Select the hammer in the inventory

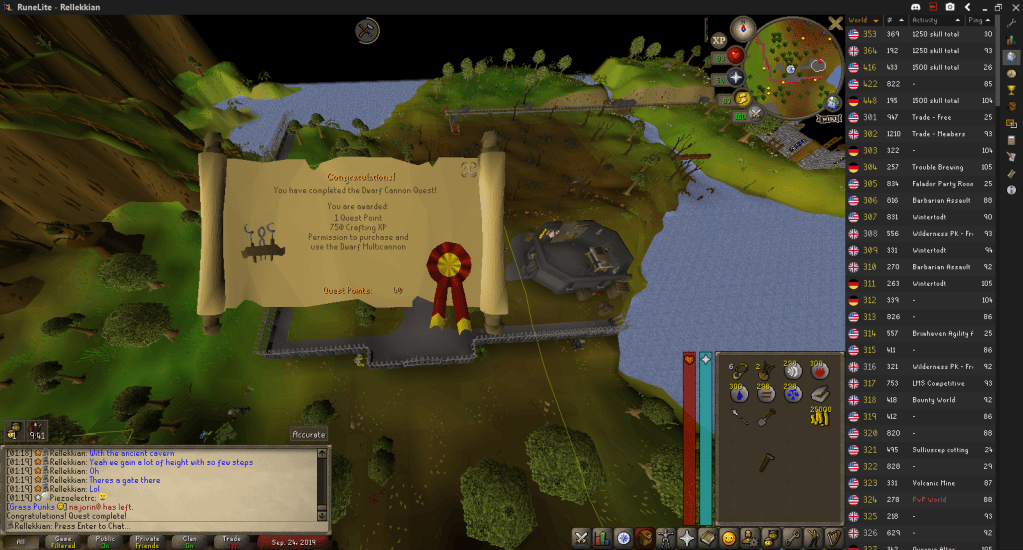click(x=765, y=463)
